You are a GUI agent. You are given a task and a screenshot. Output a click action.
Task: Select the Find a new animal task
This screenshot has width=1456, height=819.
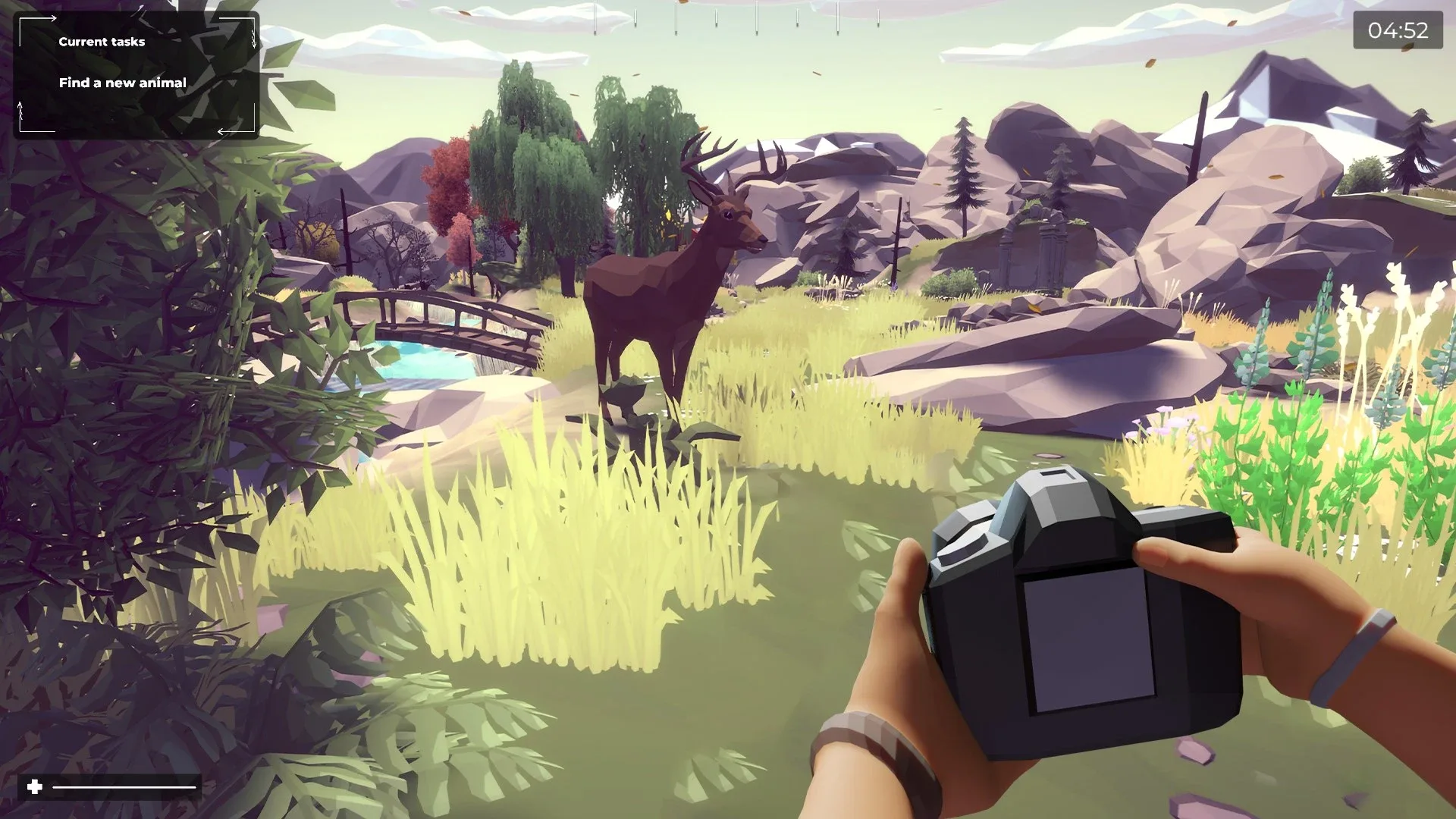pyautogui.click(x=124, y=82)
